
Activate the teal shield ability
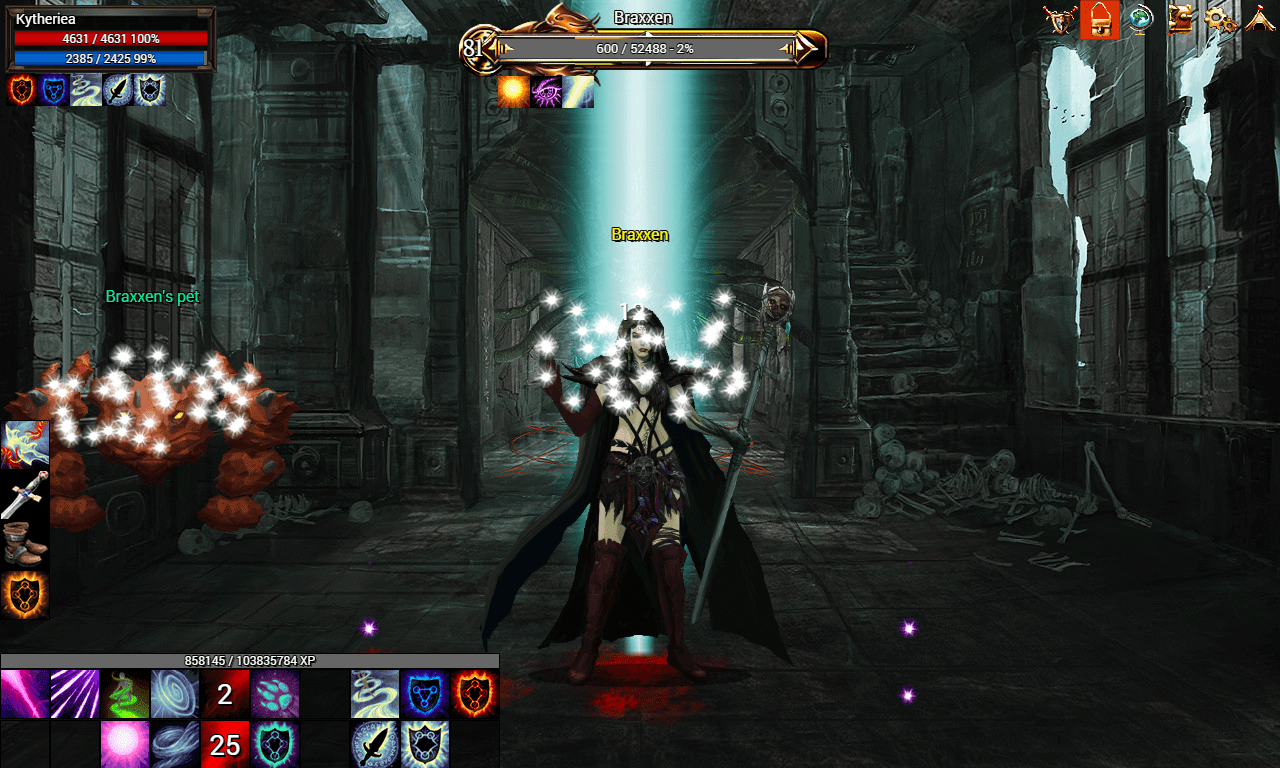[275, 744]
